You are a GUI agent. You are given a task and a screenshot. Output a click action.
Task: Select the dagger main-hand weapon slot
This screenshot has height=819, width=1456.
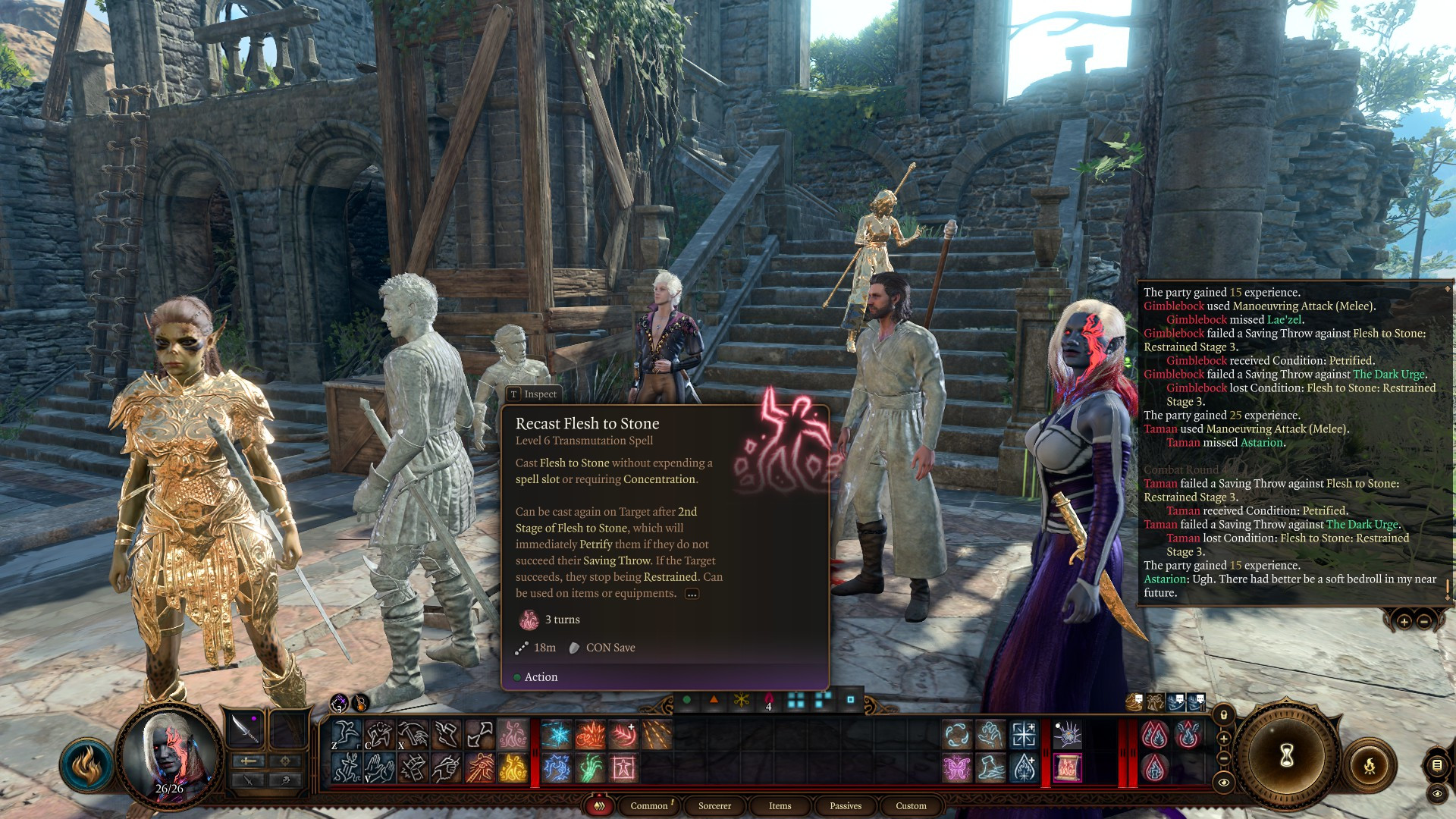[x=246, y=729]
